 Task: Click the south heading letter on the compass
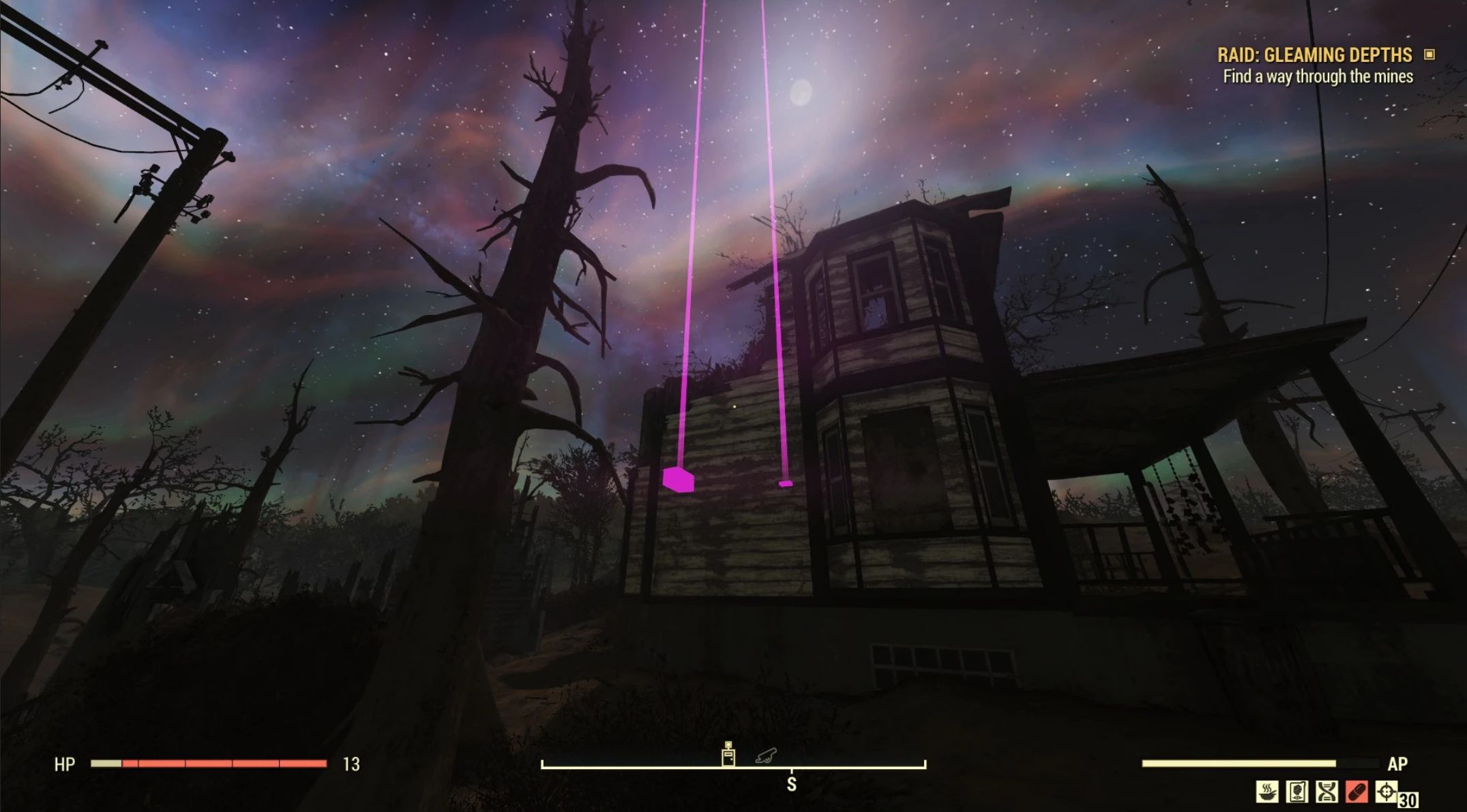791,785
